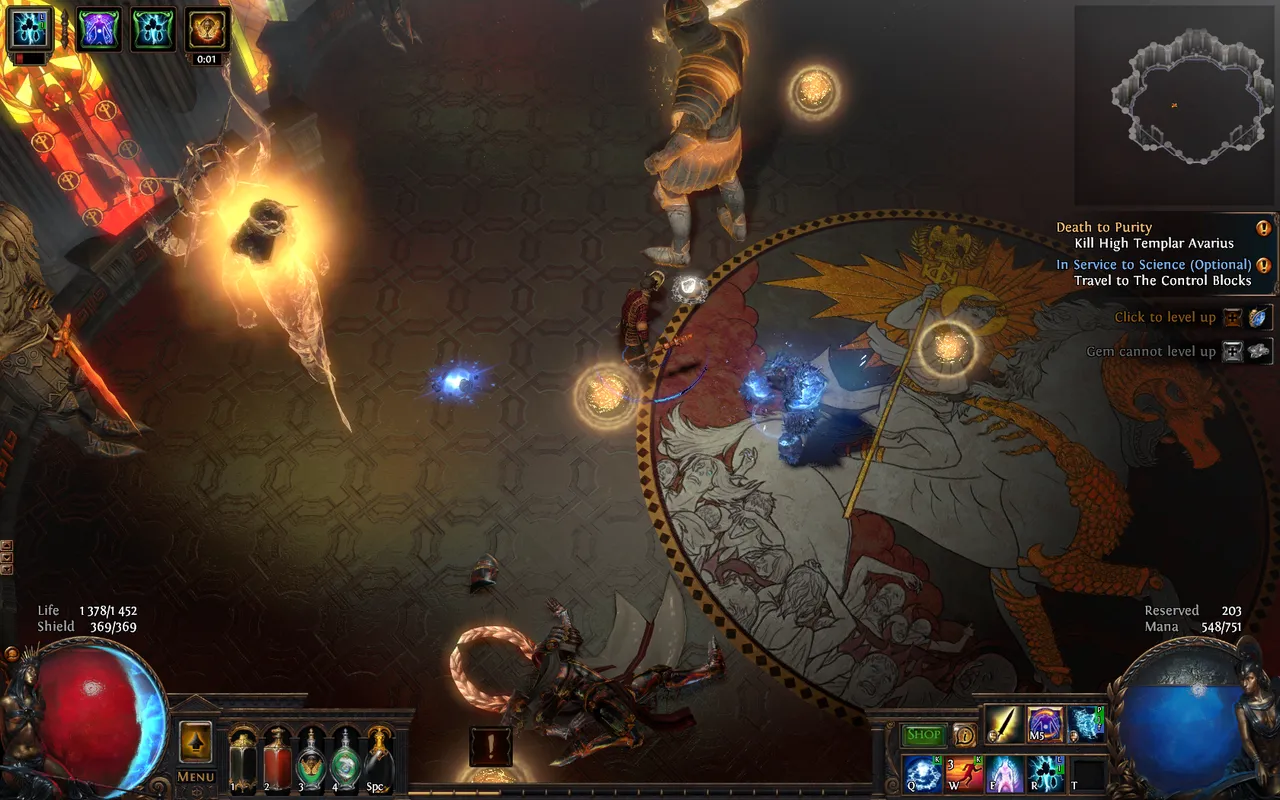
Task: Select the In Service to Science quest
Action: [x=1155, y=272]
